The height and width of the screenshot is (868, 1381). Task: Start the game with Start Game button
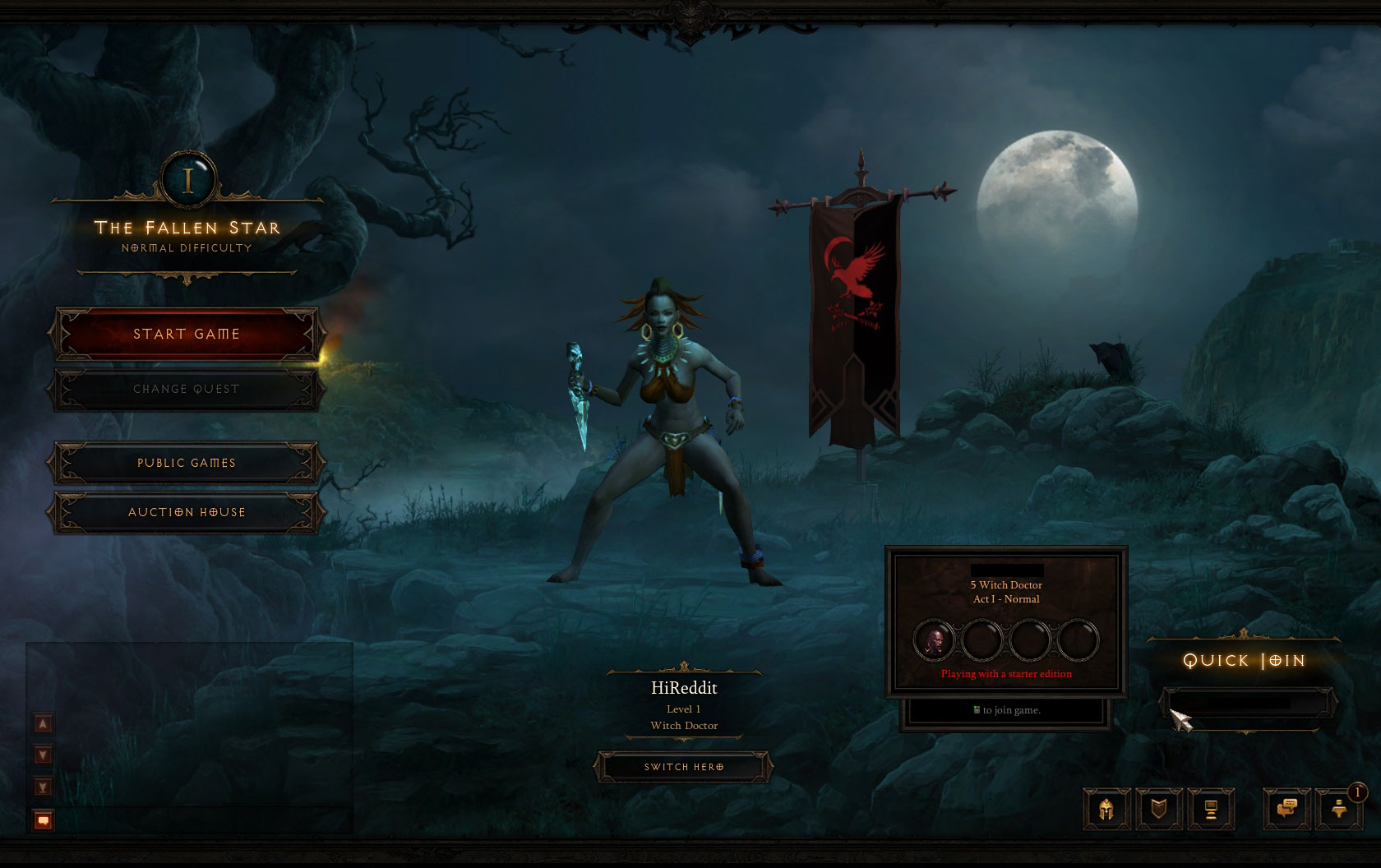point(187,334)
